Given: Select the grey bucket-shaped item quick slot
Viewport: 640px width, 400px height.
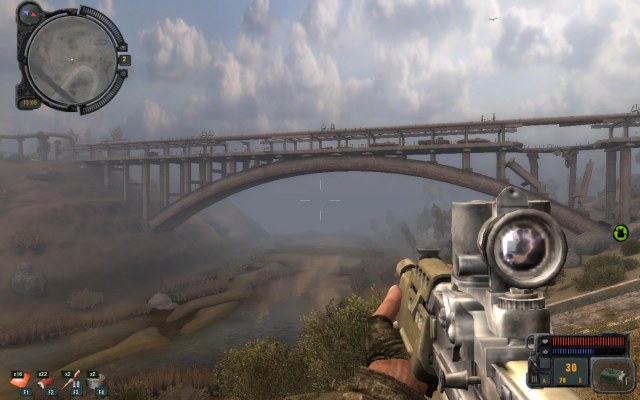Looking at the screenshot, I should [x=94, y=382].
